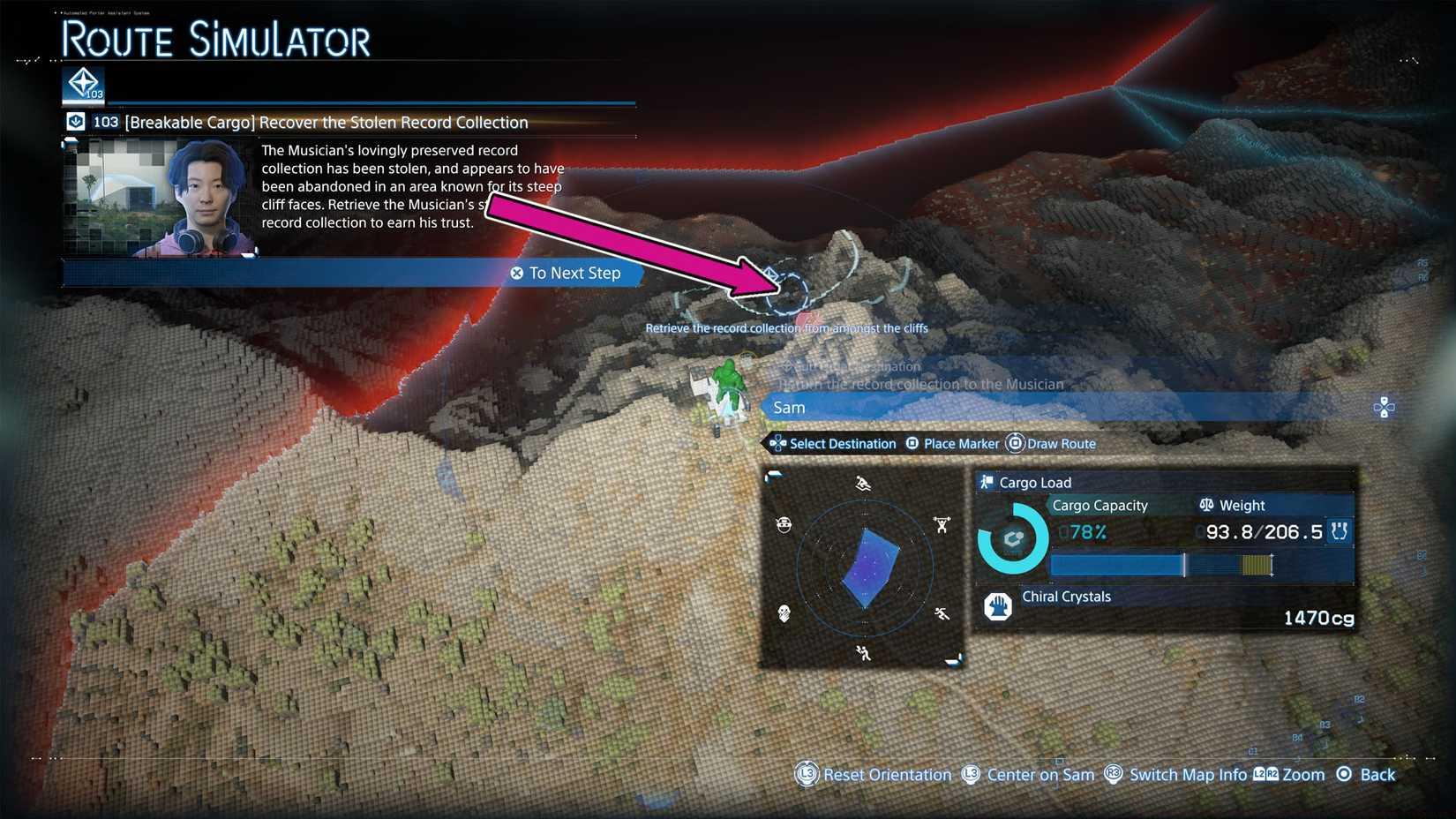The width and height of the screenshot is (1456, 819).
Task: Toggle Switch Map Info with R3
Action: (1187, 774)
